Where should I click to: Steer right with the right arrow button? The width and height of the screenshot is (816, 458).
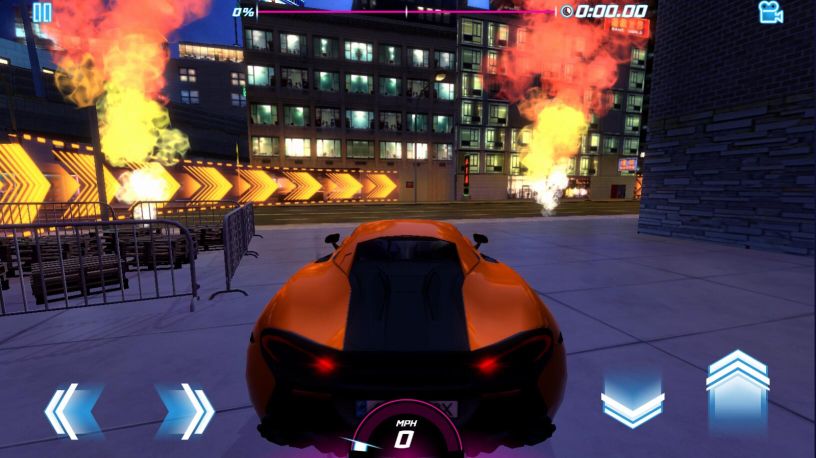coord(185,410)
